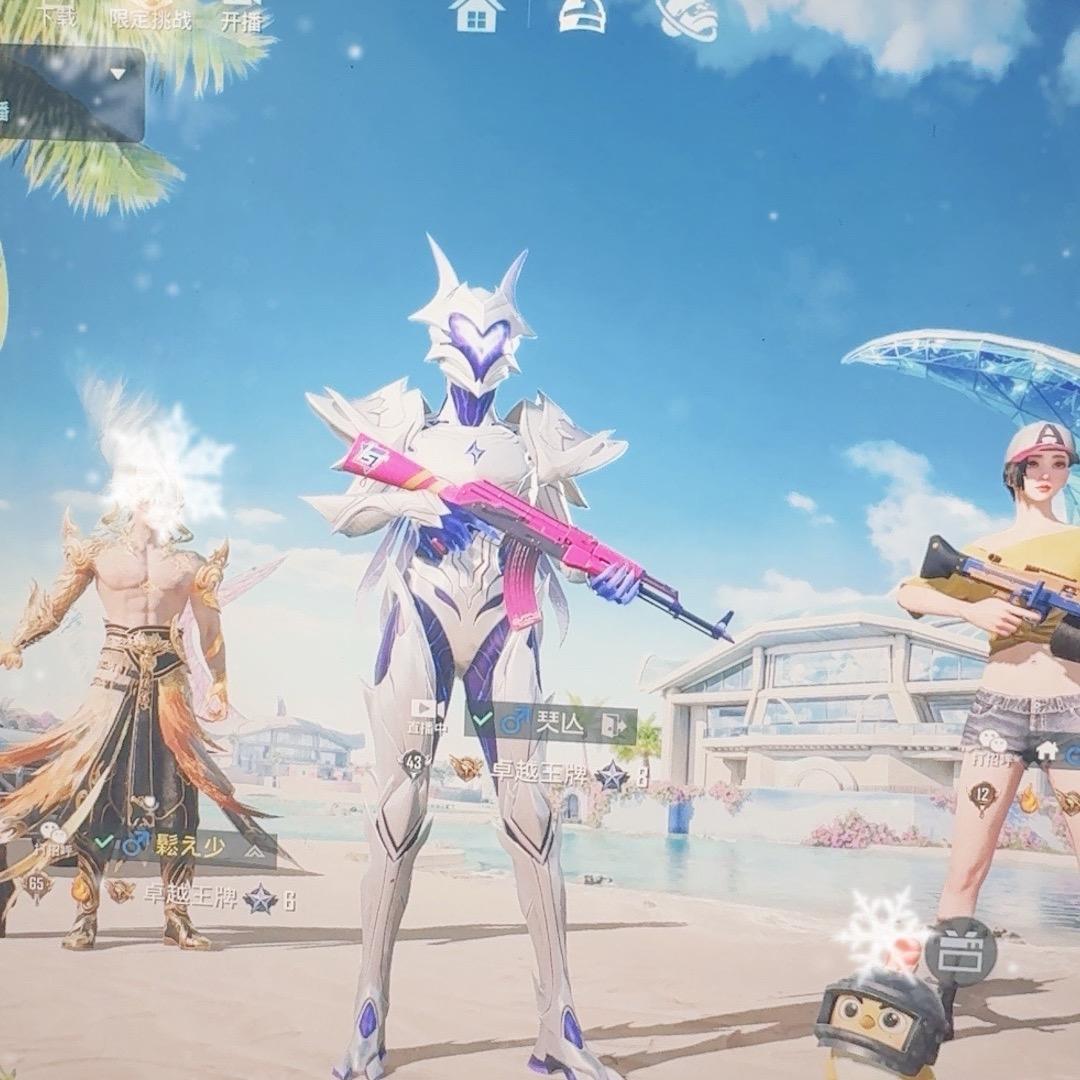Open the round gift box button

coord(960,950)
